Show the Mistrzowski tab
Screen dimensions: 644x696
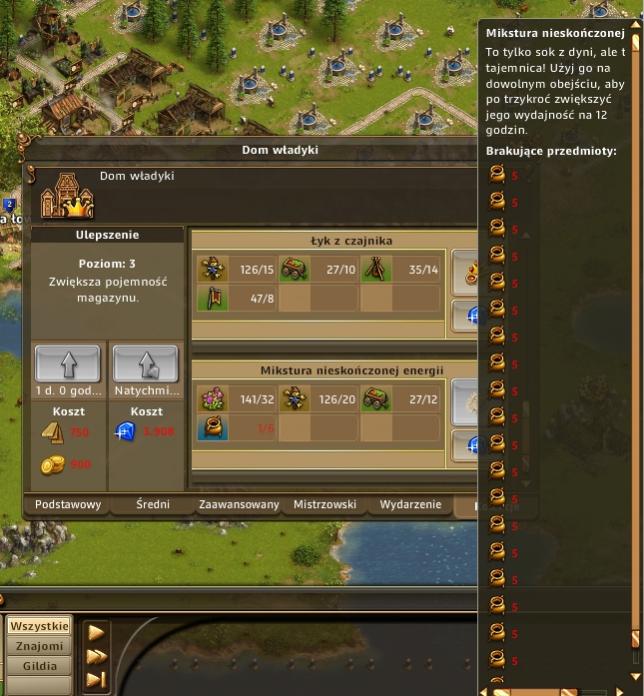click(324, 505)
